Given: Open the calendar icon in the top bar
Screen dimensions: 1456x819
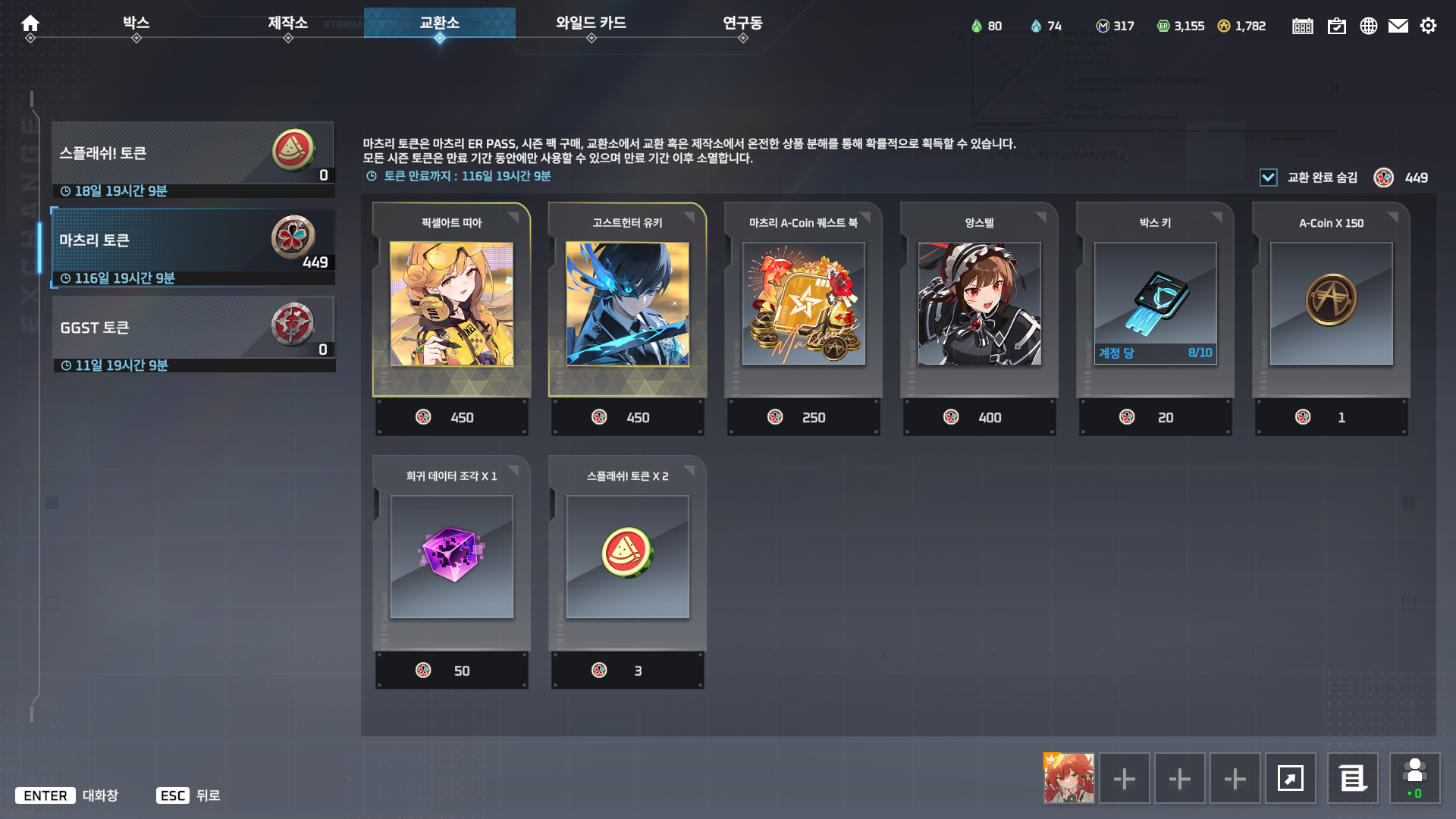Looking at the screenshot, I should [1302, 25].
